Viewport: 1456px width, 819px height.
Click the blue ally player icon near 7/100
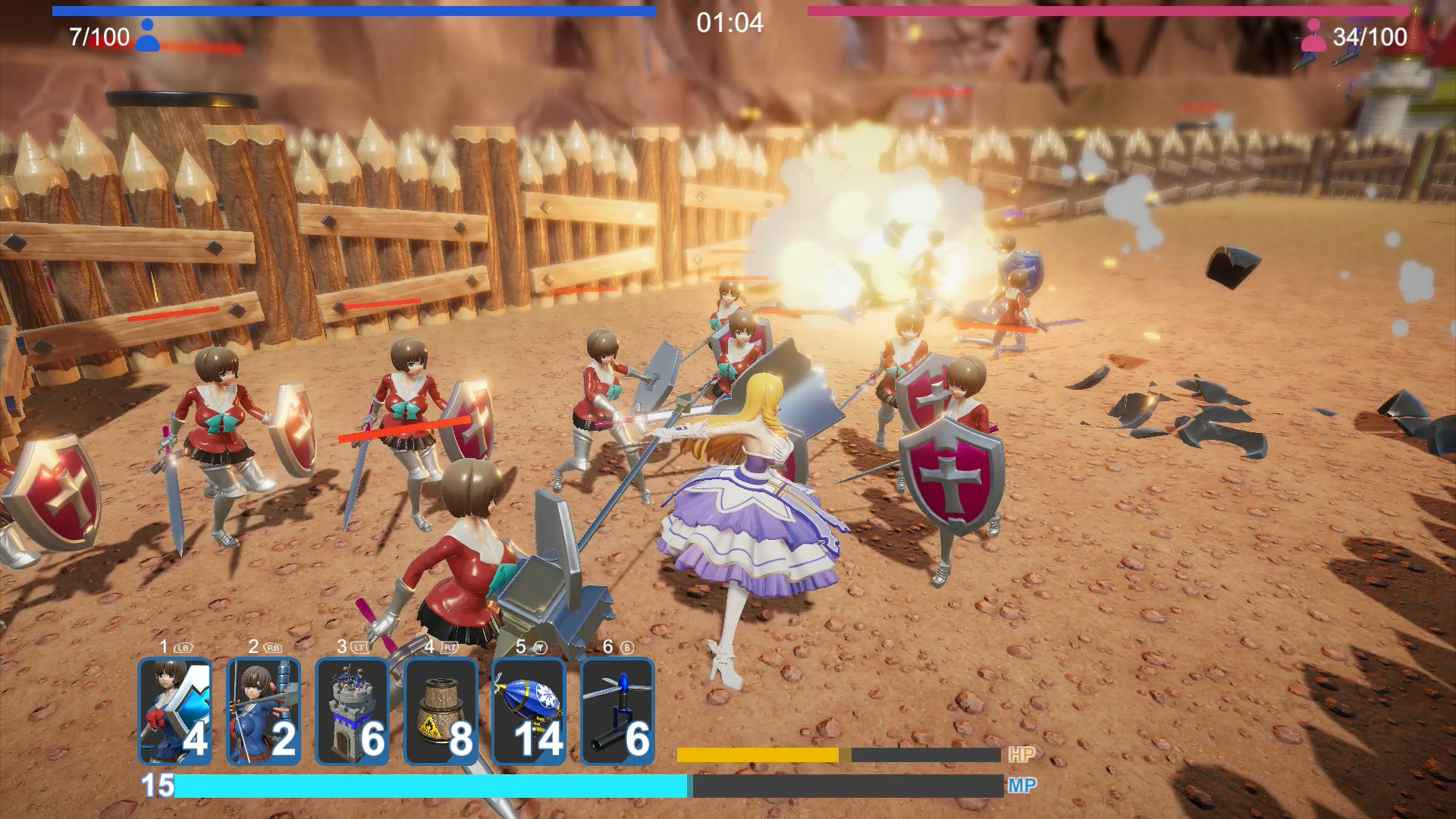click(x=149, y=33)
